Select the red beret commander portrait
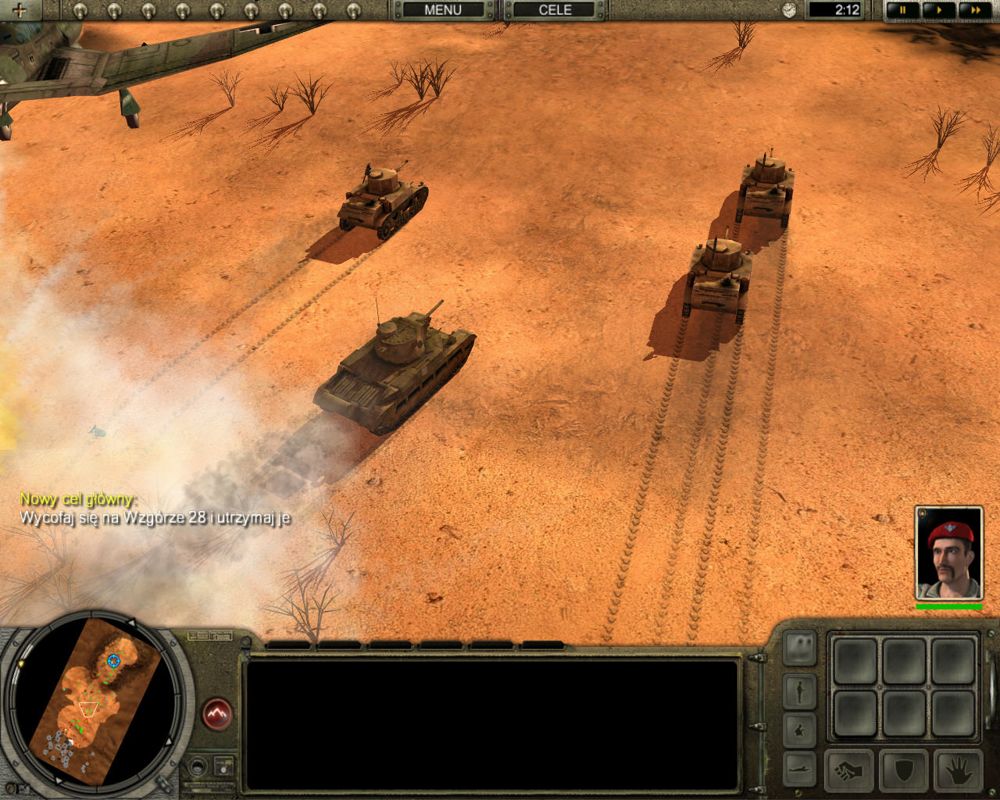 click(949, 553)
